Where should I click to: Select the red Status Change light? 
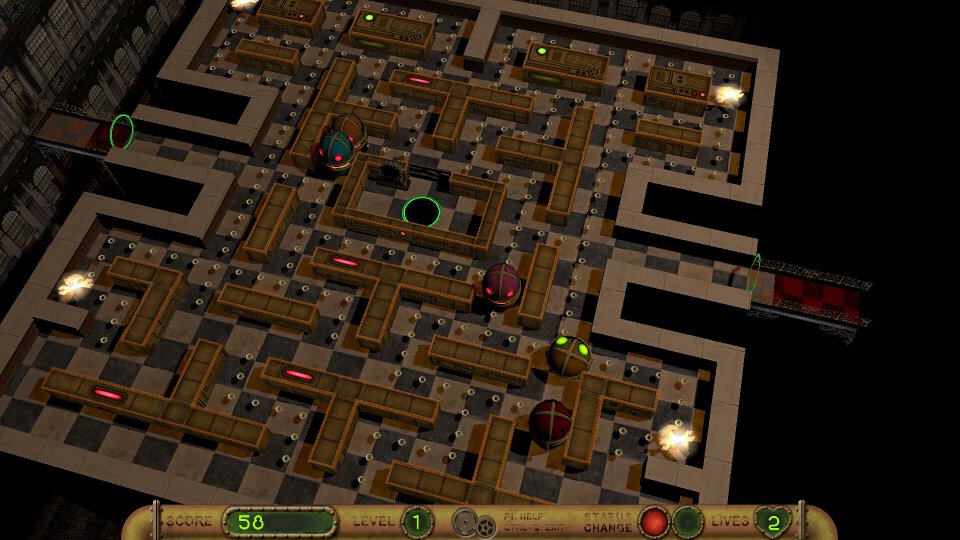pyautogui.click(x=654, y=522)
